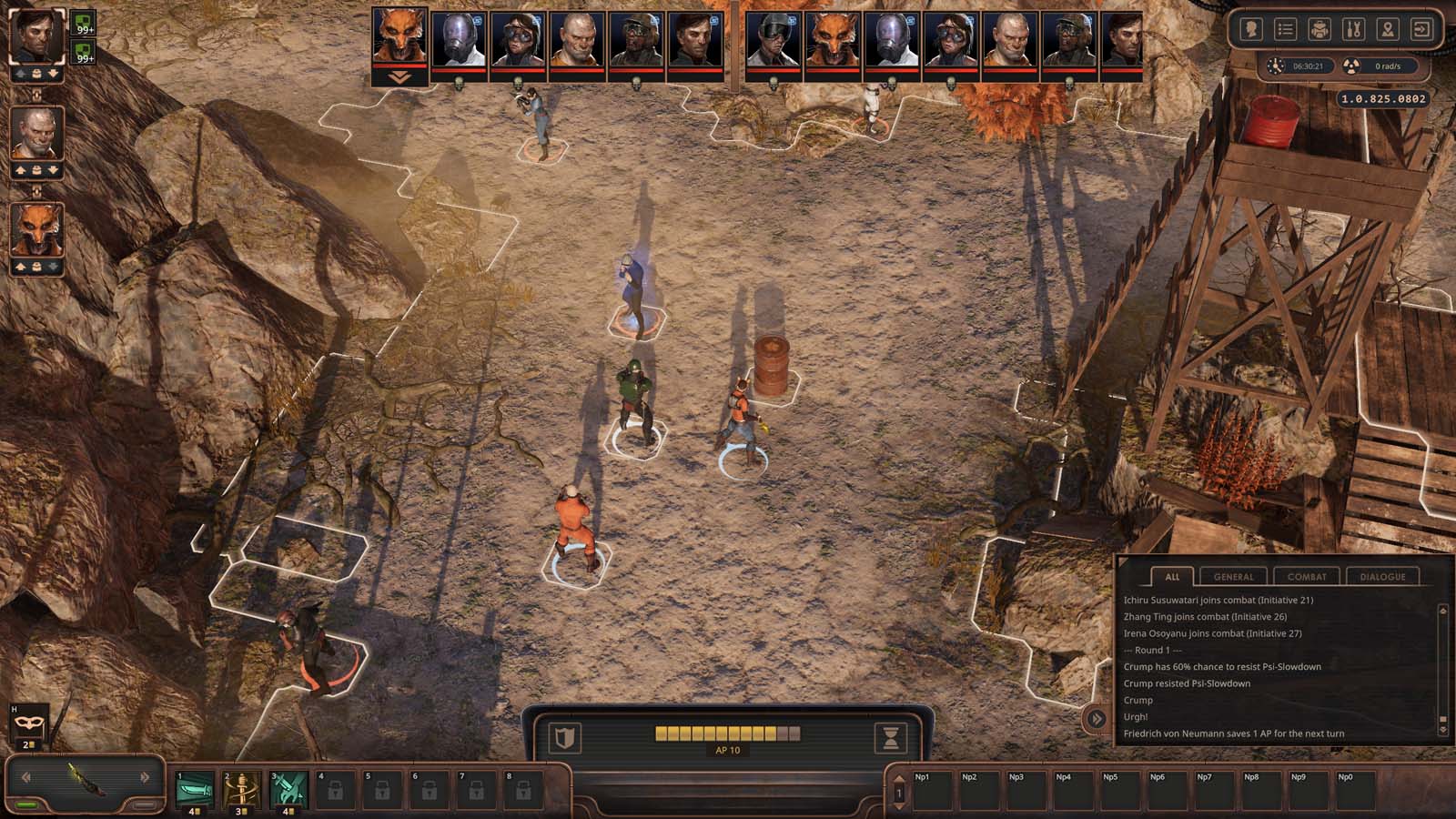Open the map icon
This screenshot has height=819, width=1456.
tap(1385, 29)
